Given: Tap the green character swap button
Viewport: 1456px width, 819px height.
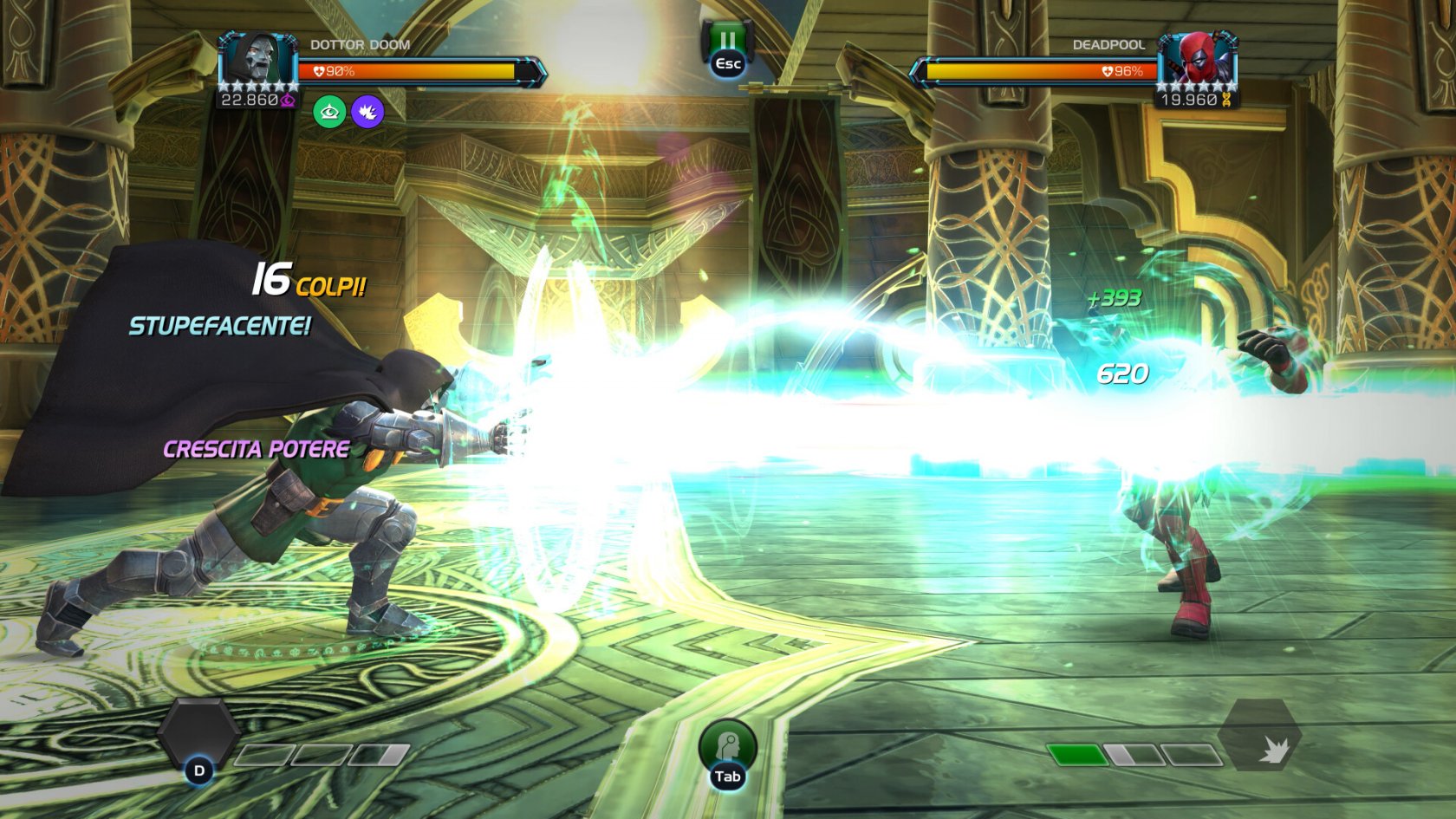Looking at the screenshot, I should (727, 746).
